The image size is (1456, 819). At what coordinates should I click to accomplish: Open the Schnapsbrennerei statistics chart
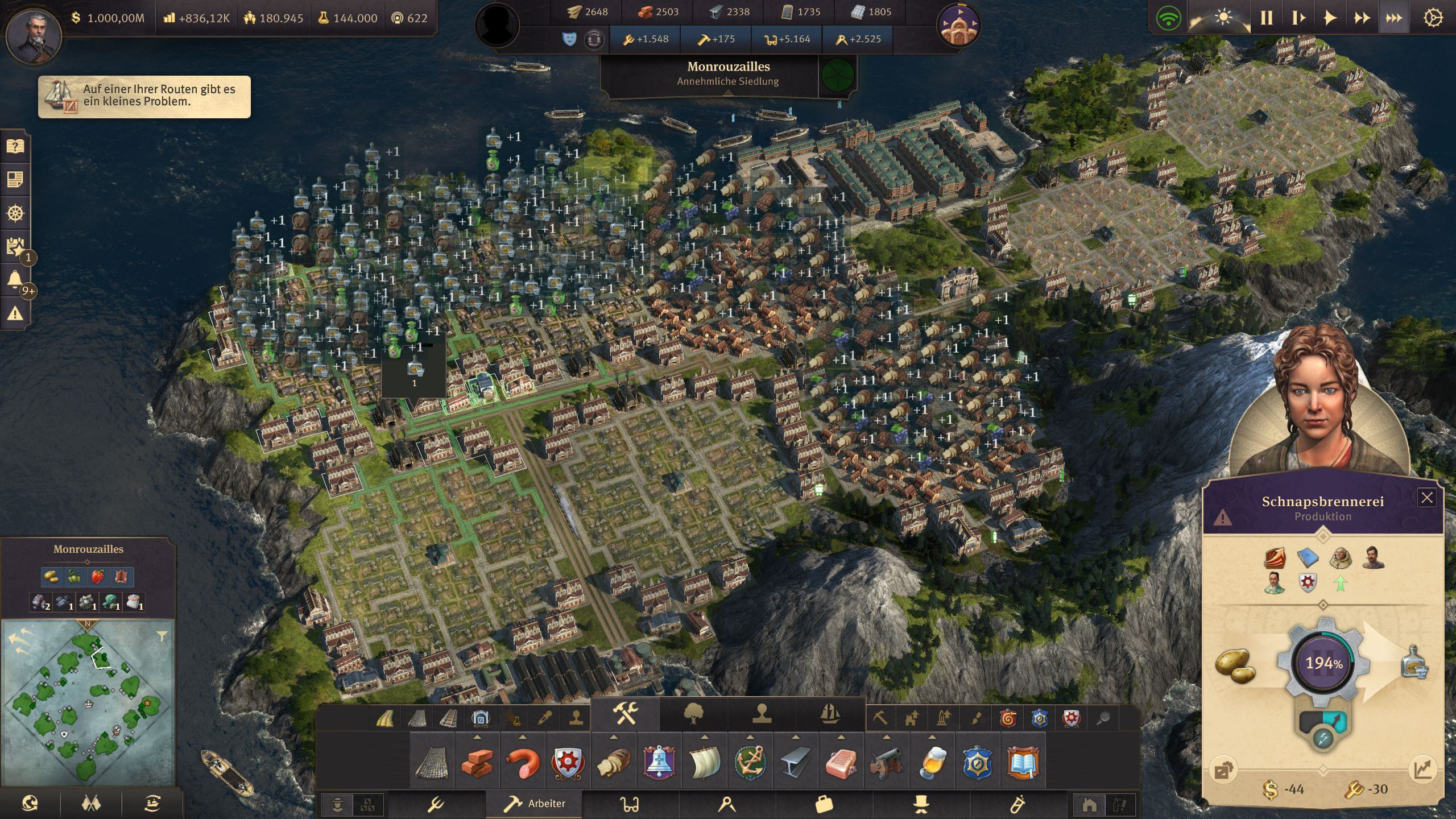1422,770
